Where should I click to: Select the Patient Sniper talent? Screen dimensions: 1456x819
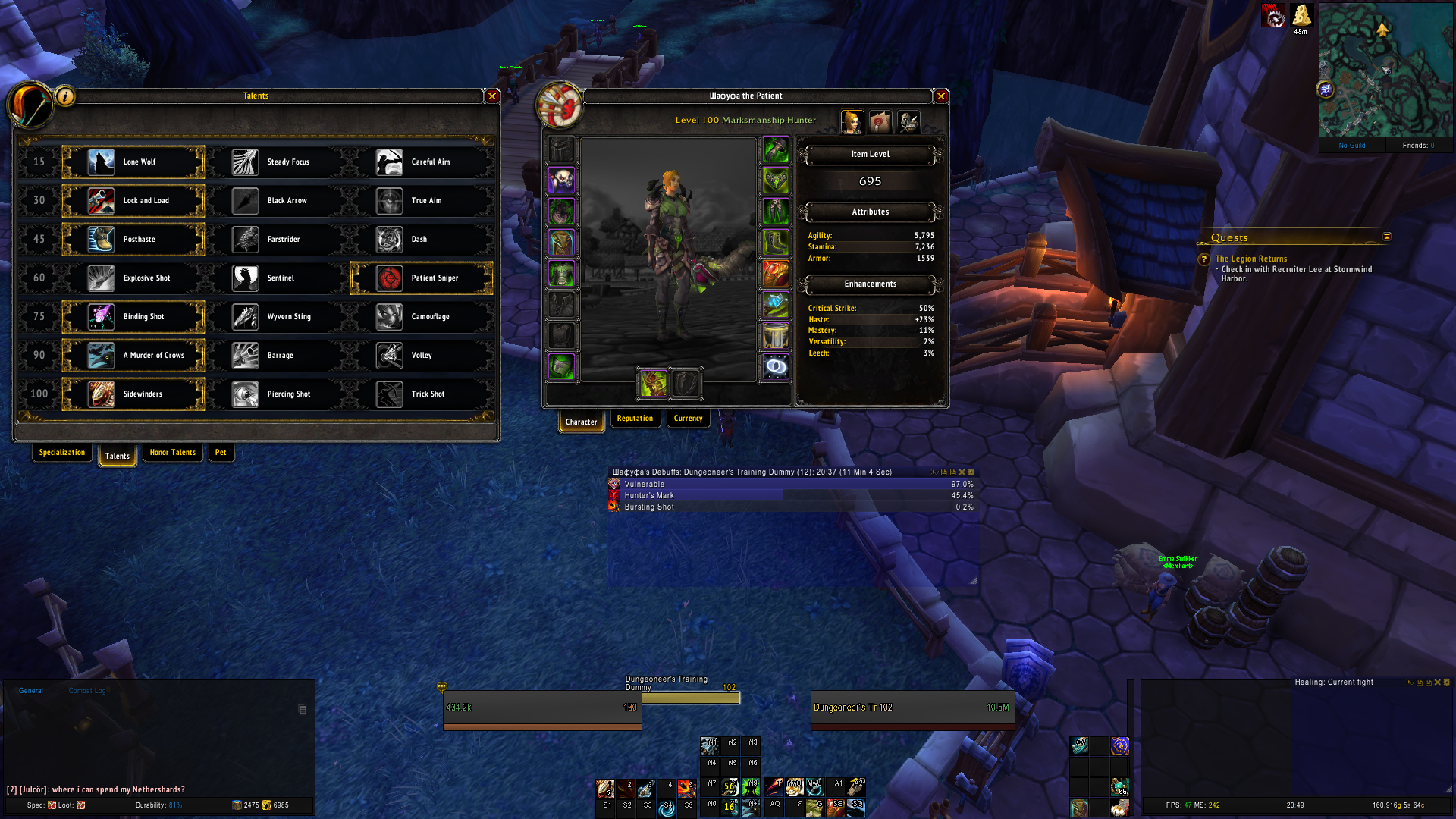pyautogui.click(x=422, y=278)
